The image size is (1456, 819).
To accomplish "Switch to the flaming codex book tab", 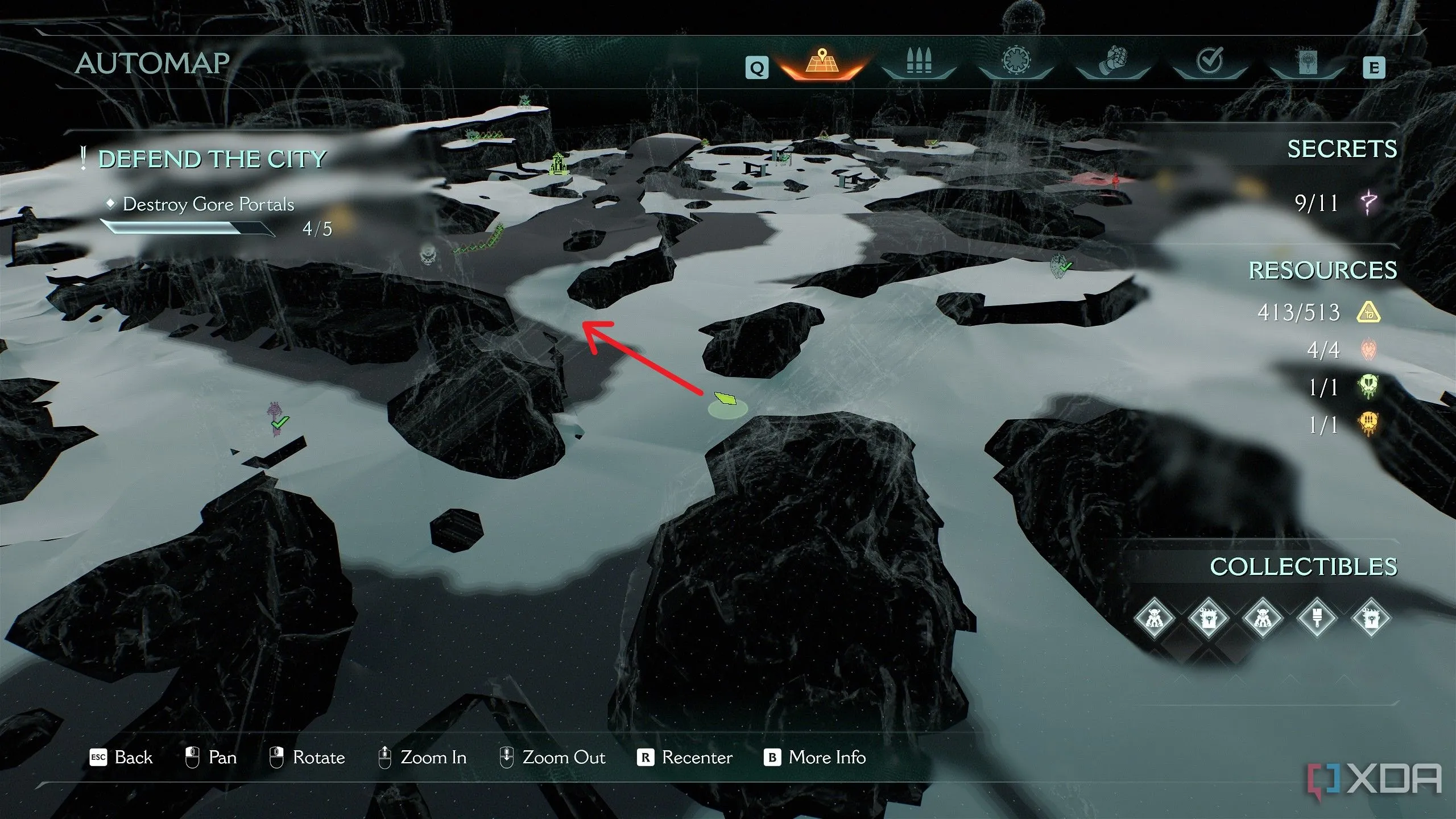I will [x=1306, y=63].
